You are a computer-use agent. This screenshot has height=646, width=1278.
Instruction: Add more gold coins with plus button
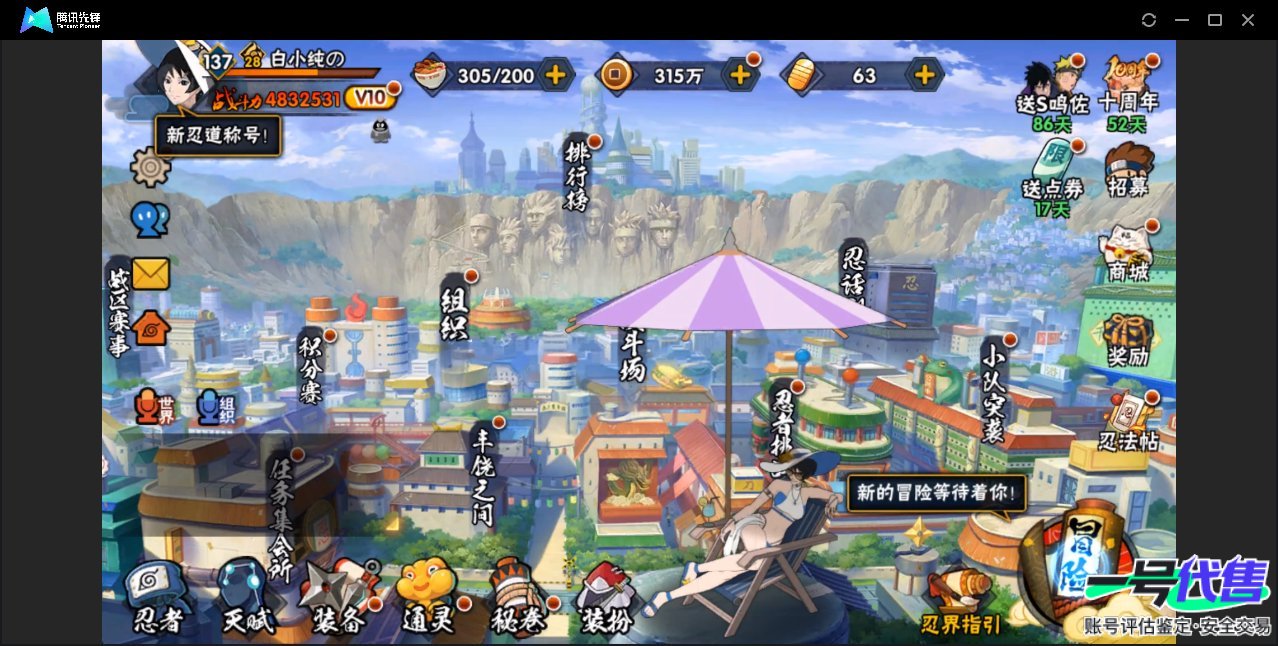740,75
